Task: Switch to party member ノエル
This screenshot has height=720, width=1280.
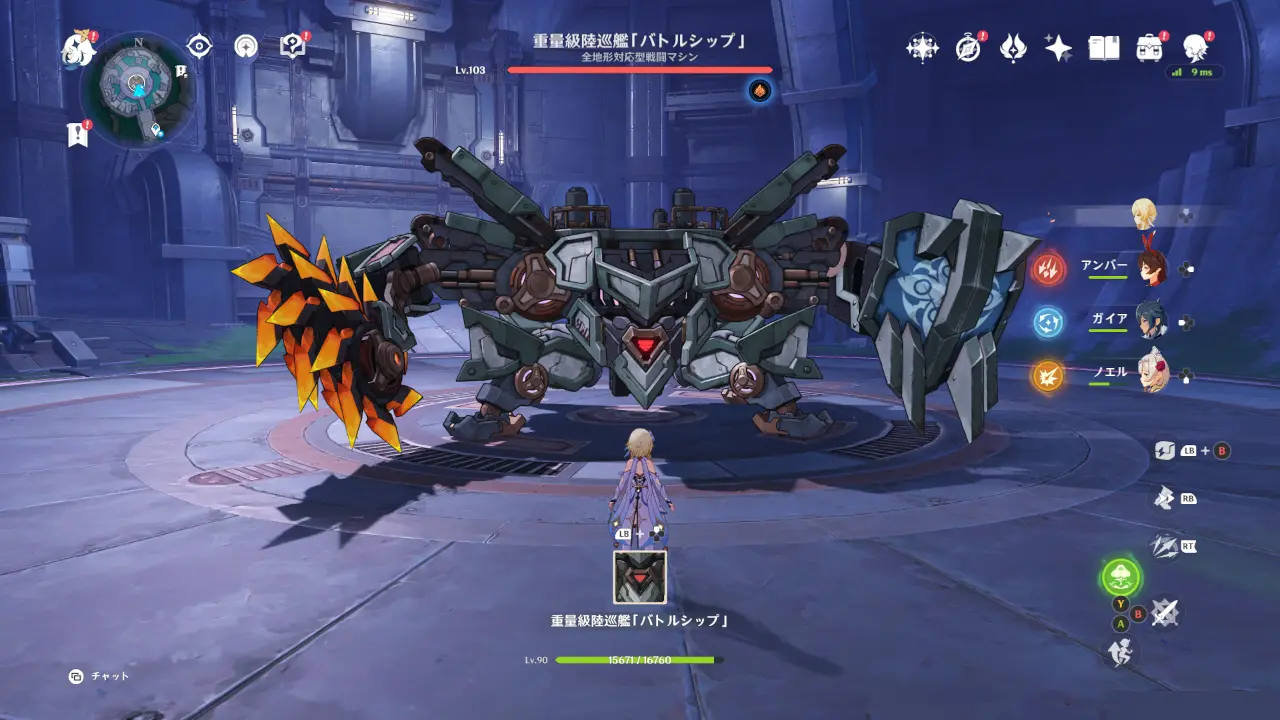Action: click(x=1152, y=374)
